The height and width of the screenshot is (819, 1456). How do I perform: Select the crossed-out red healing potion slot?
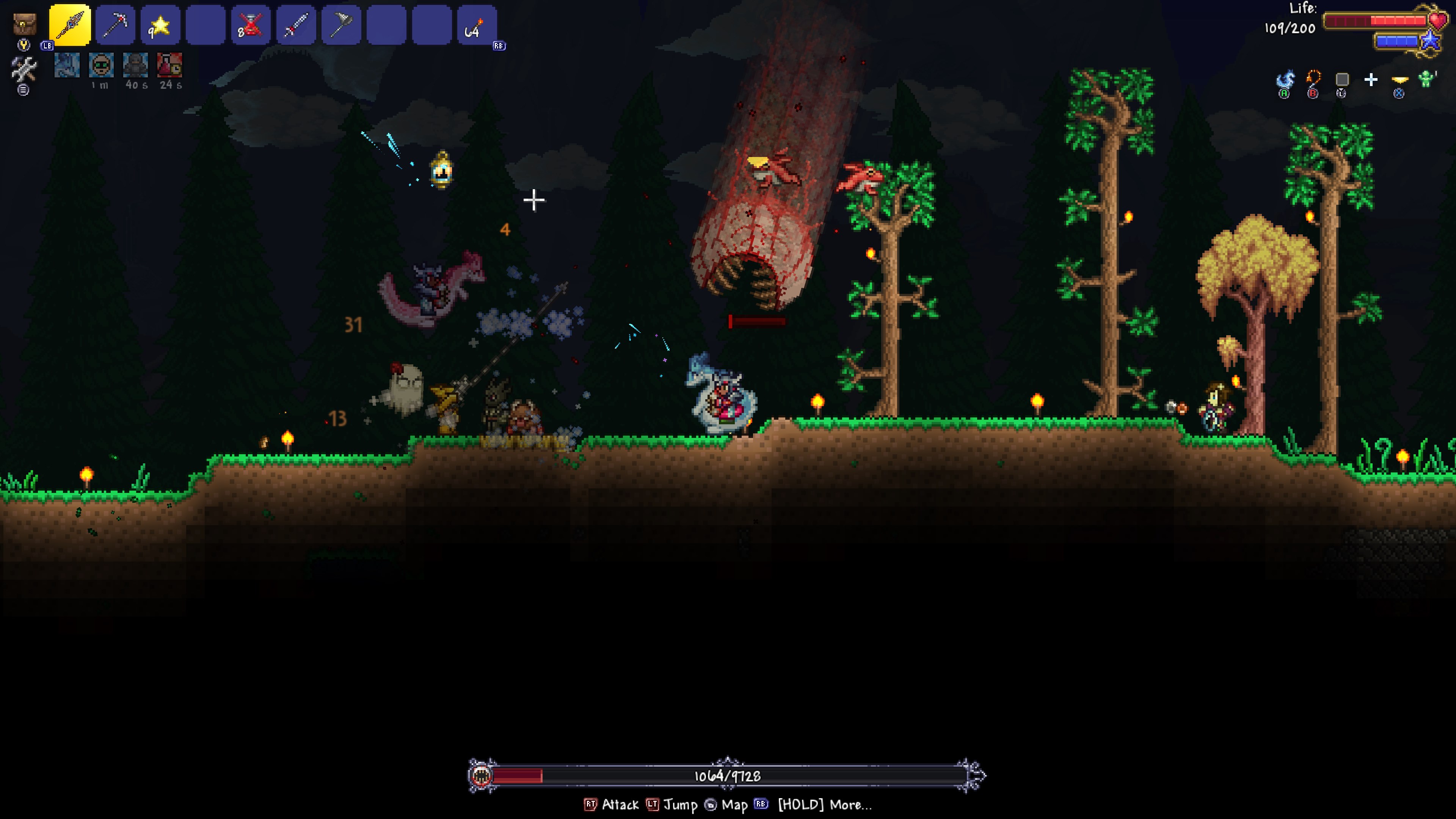click(251, 25)
